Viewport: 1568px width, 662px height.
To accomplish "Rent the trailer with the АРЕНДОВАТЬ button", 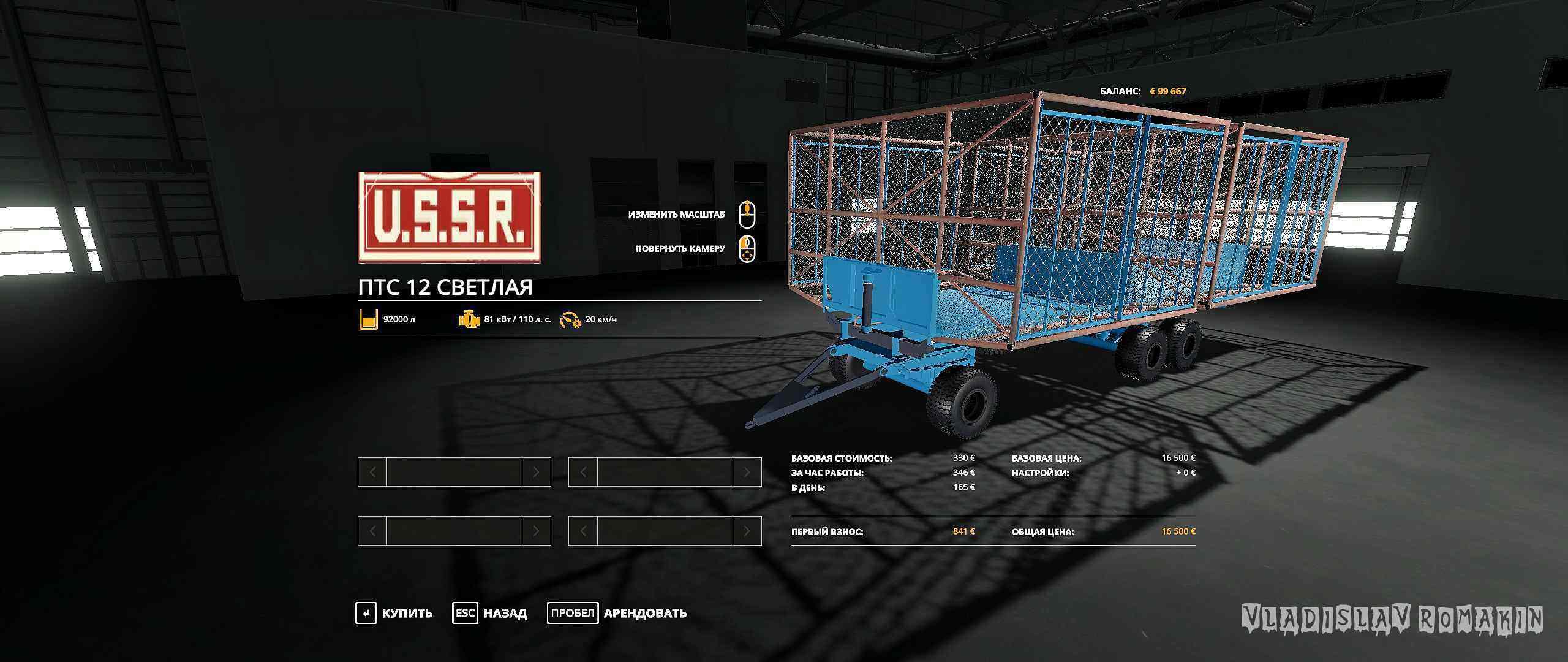I will click(617, 613).
